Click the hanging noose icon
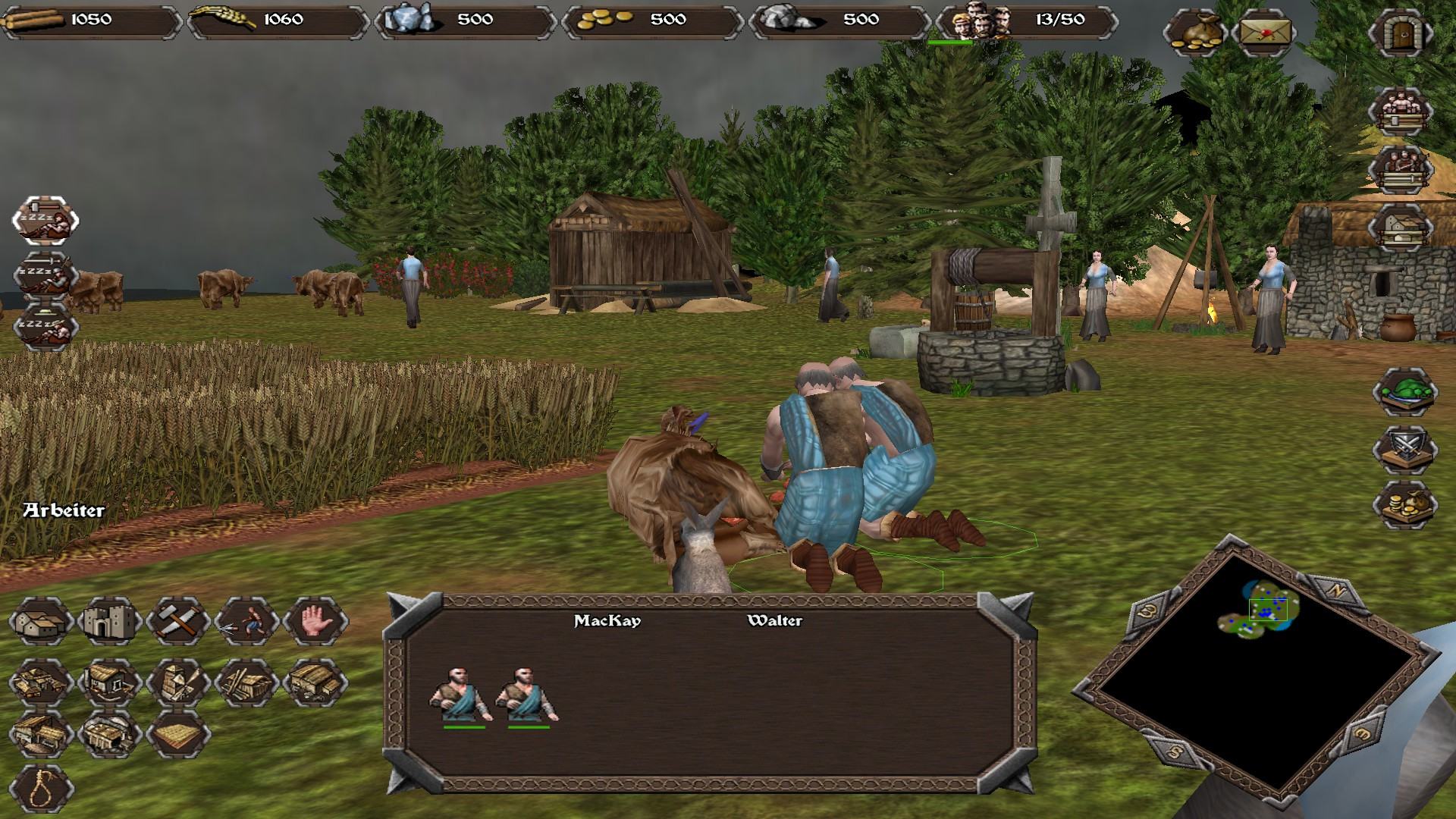Viewport: 1456px width, 819px height. pyautogui.click(x=41, y=789)
